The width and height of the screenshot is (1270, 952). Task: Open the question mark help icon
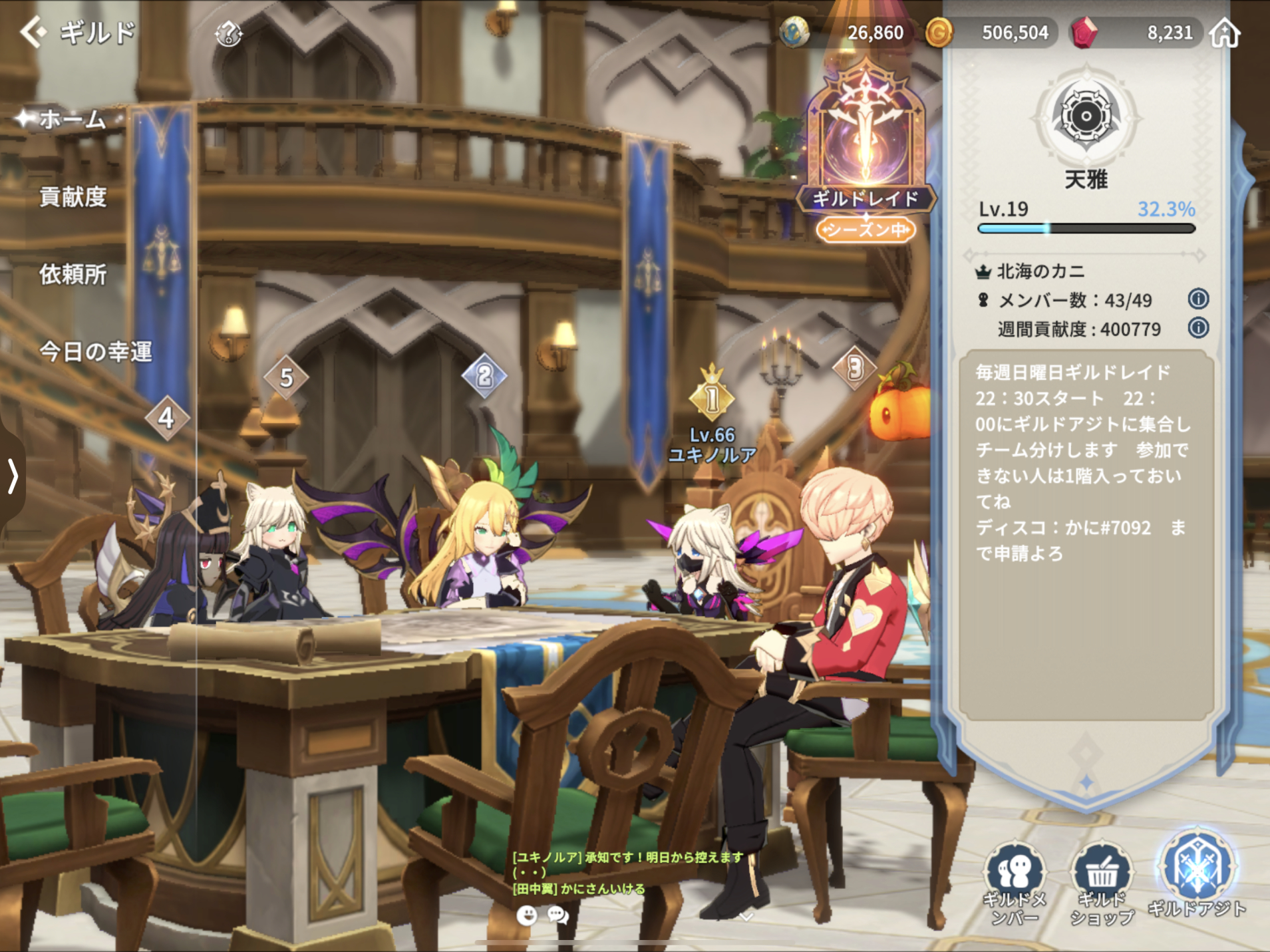(228, 33)
